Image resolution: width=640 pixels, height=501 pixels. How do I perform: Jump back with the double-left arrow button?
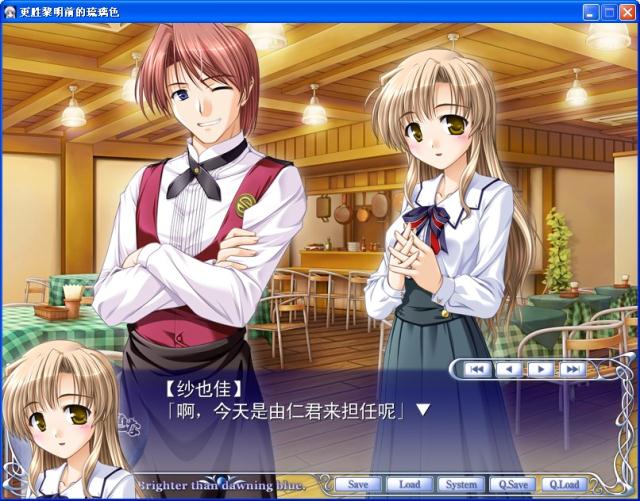[478, 369]
